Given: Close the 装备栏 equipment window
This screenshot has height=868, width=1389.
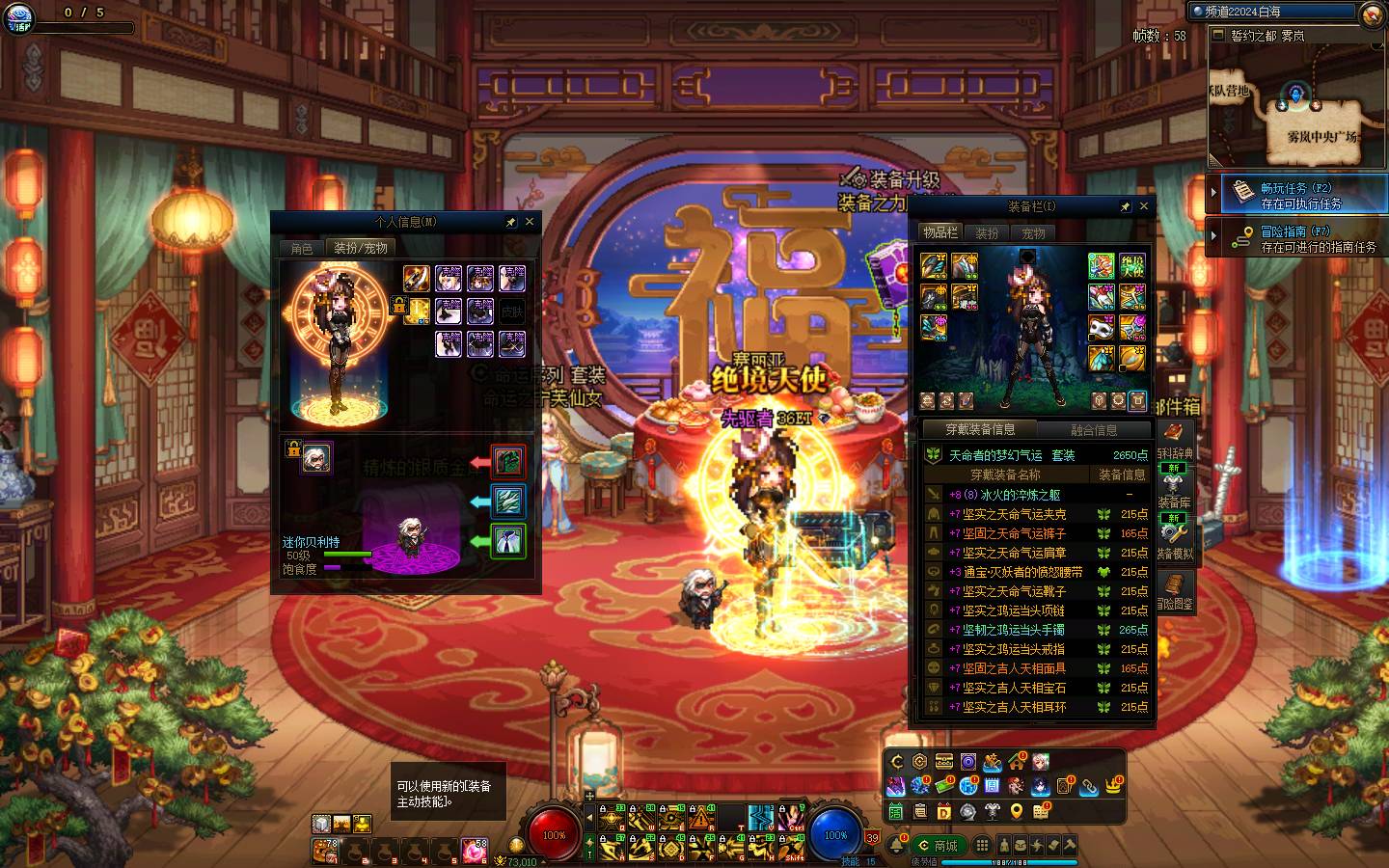Looking at the screenshot, I should coord(1144,206).
